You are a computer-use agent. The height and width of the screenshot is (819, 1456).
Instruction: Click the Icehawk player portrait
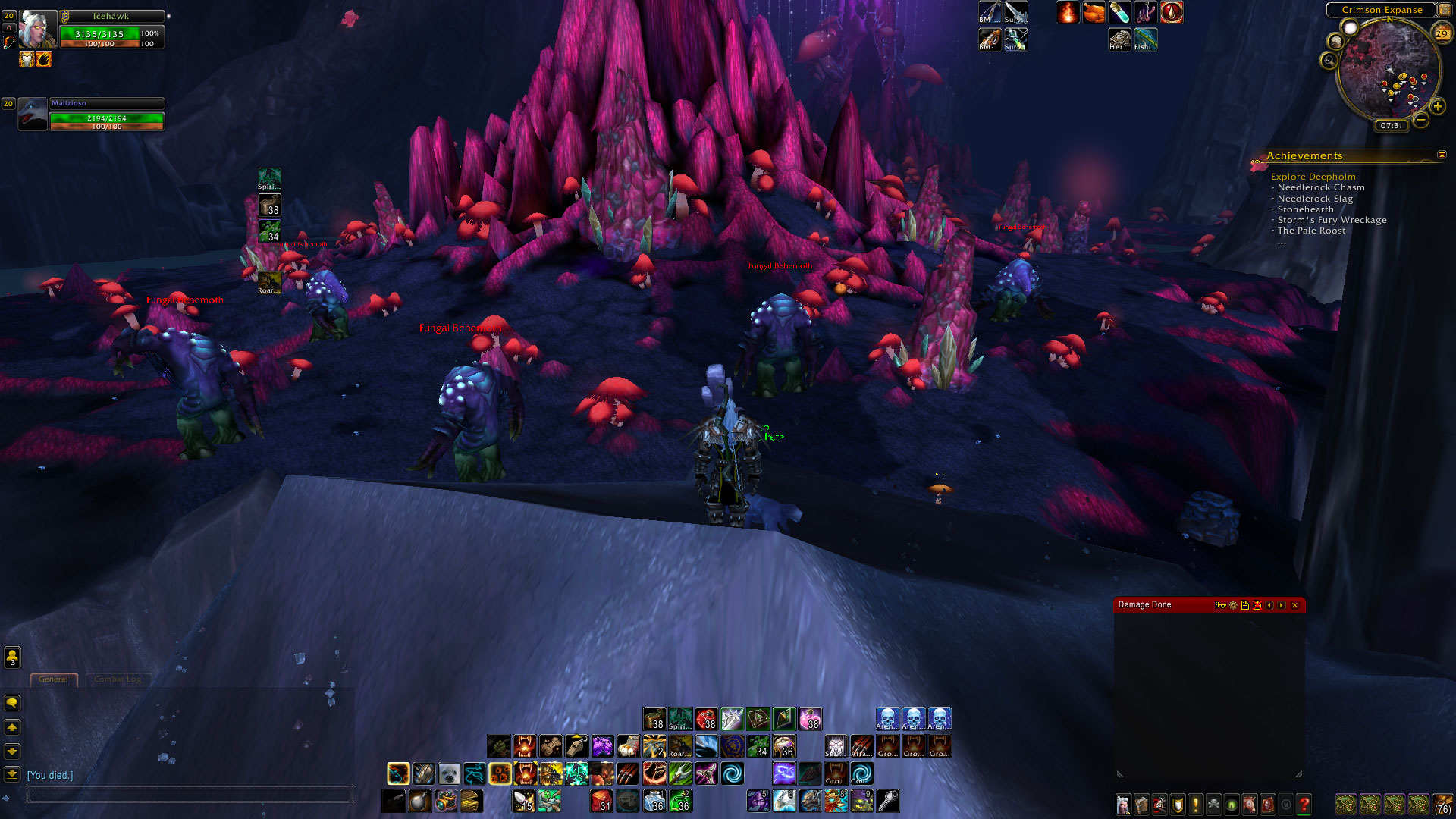37,30
